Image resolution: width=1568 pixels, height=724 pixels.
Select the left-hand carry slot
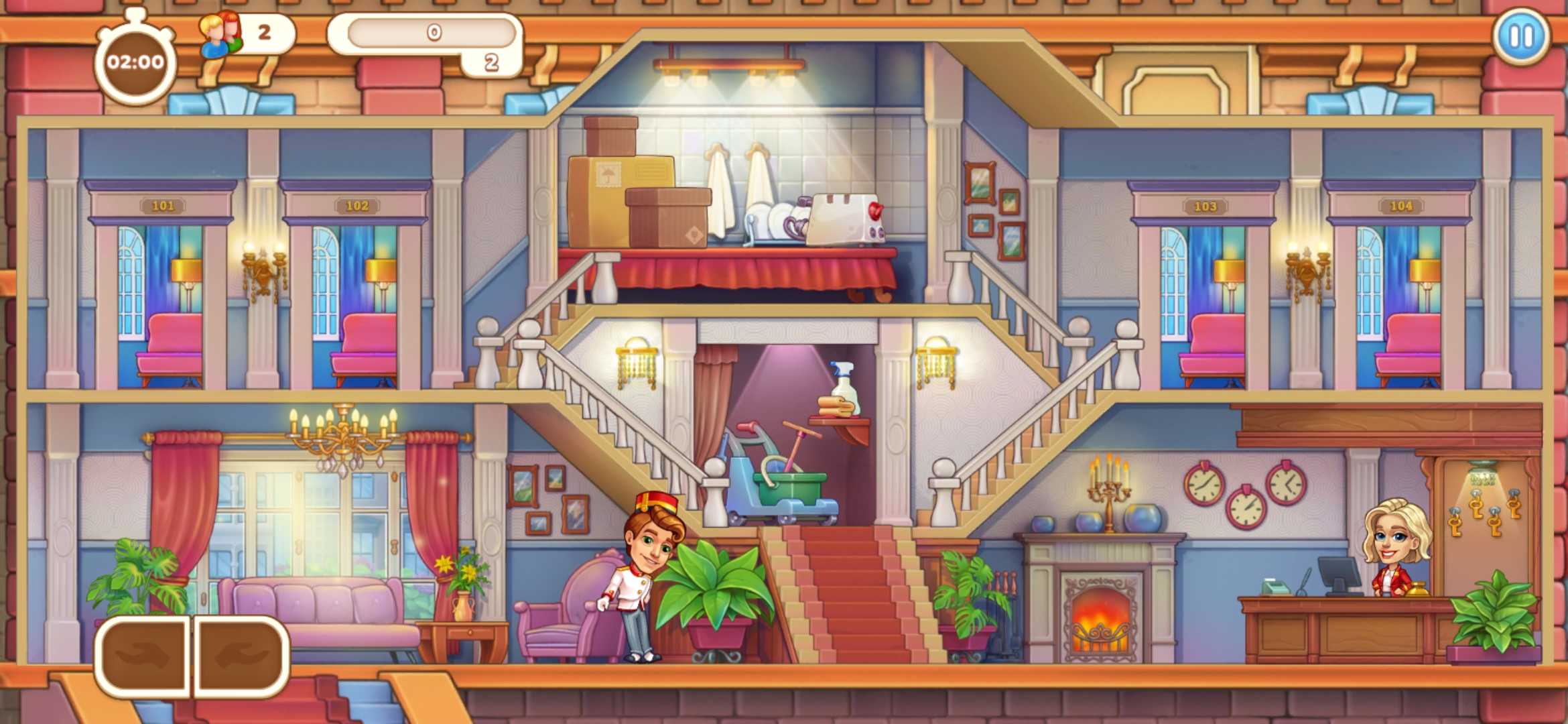144,655
